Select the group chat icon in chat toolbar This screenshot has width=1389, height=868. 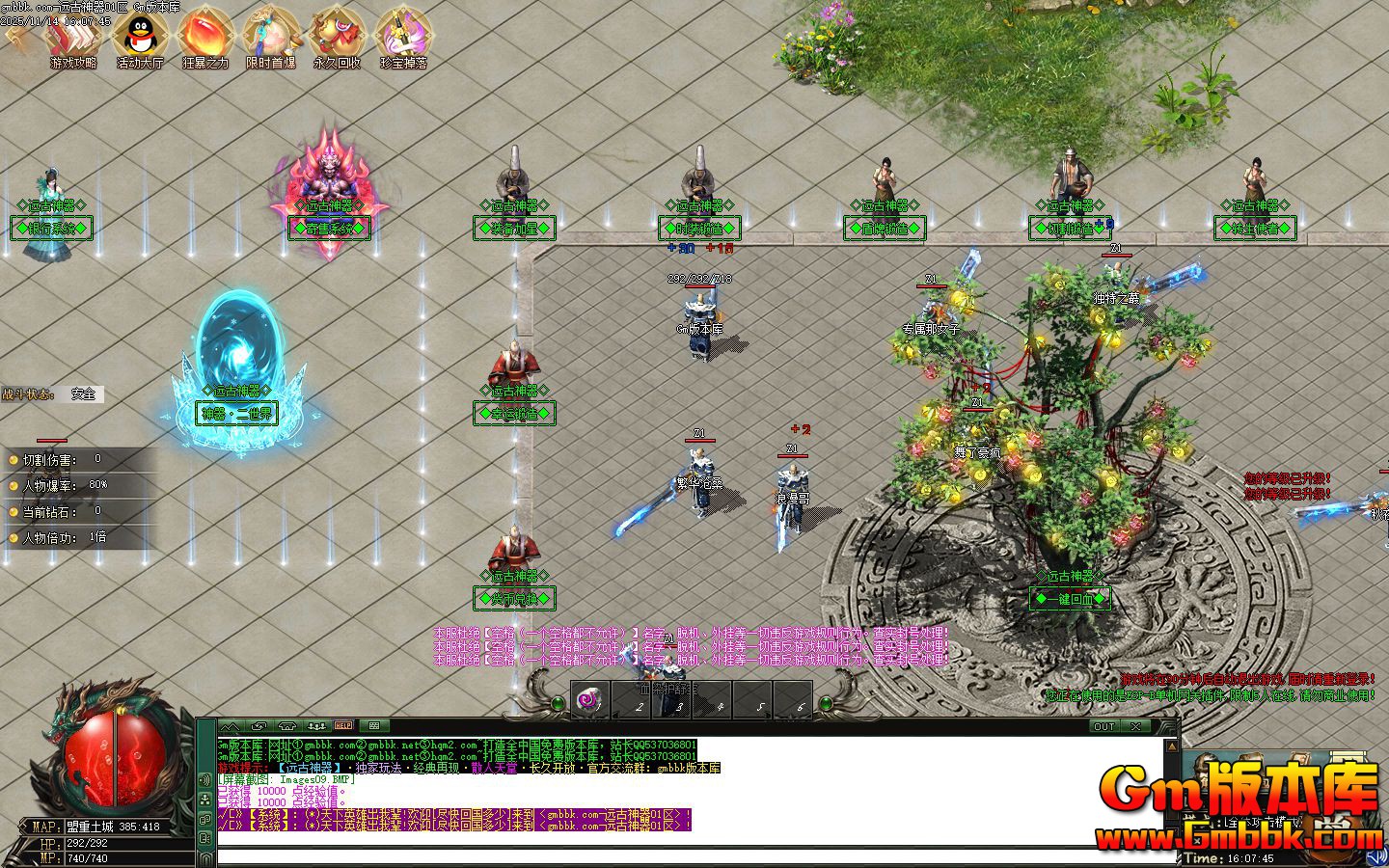[317, 725]
